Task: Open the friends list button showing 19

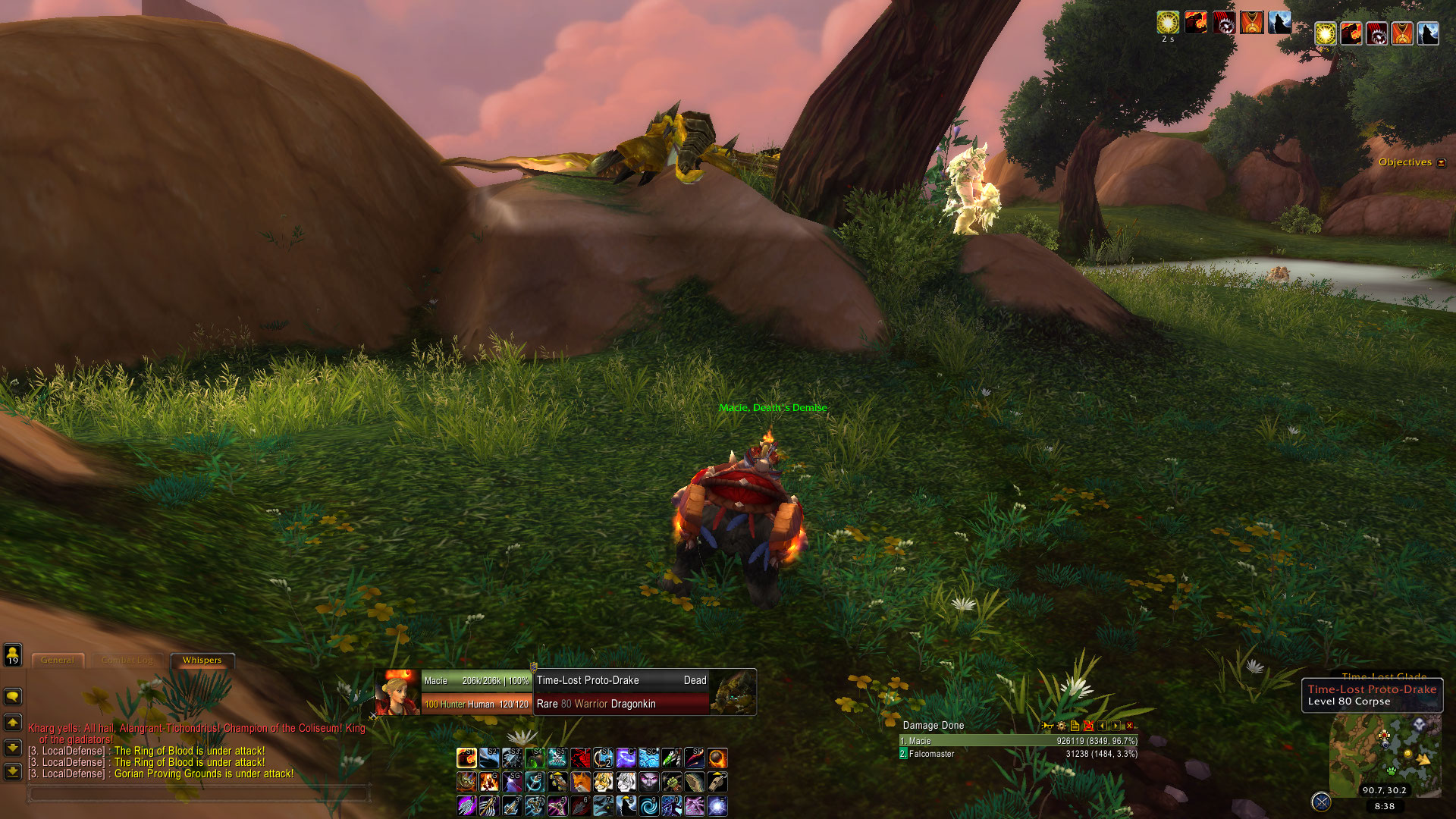Action: click(13, 654)
